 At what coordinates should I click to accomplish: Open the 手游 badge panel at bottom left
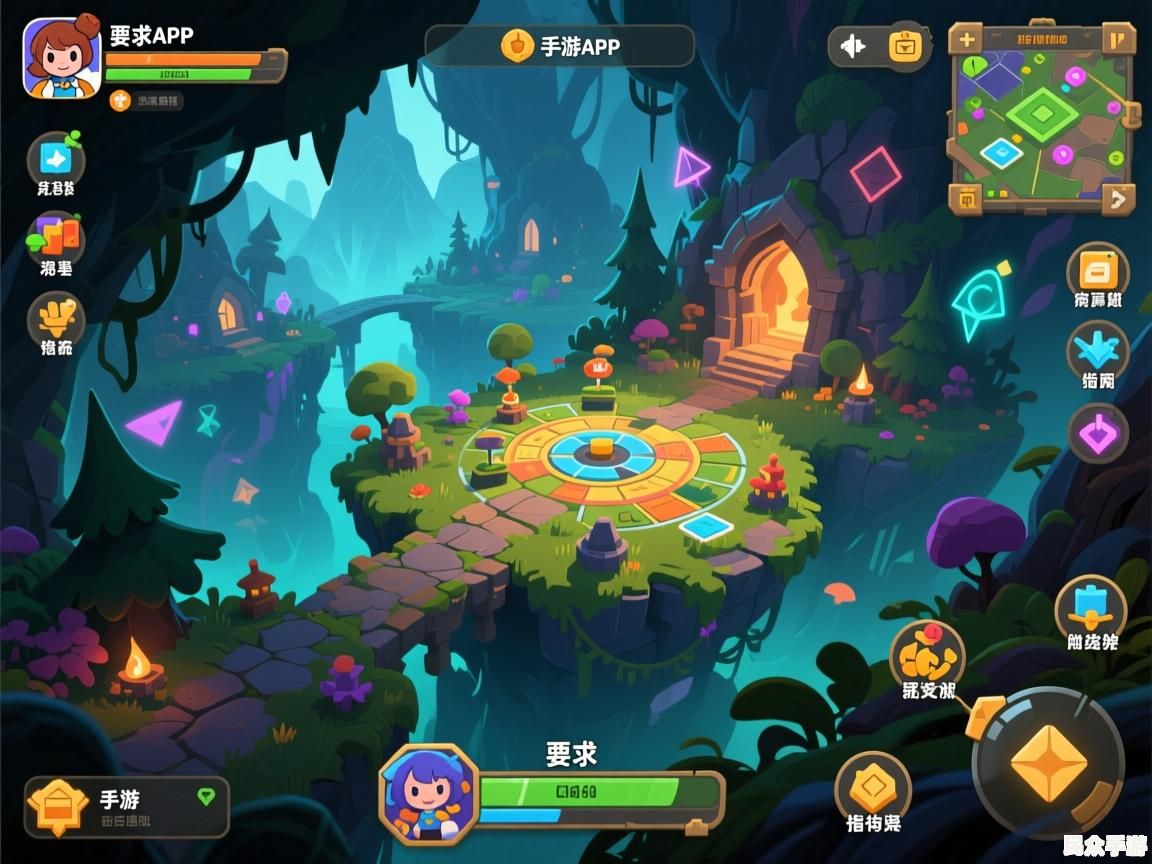tap(126, 806)
